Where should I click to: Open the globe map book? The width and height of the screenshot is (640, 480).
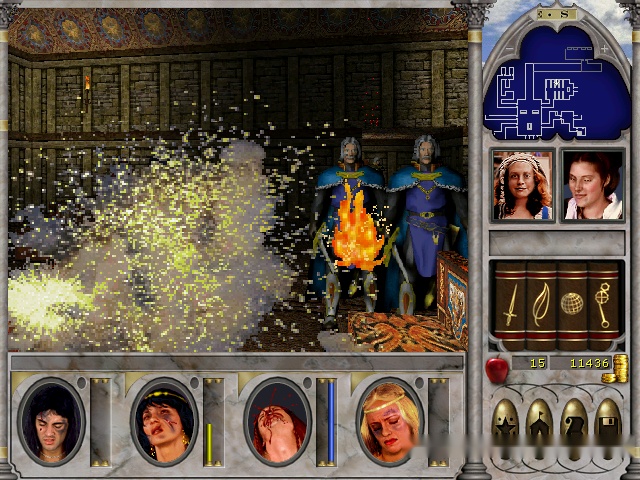click(571, 300)
